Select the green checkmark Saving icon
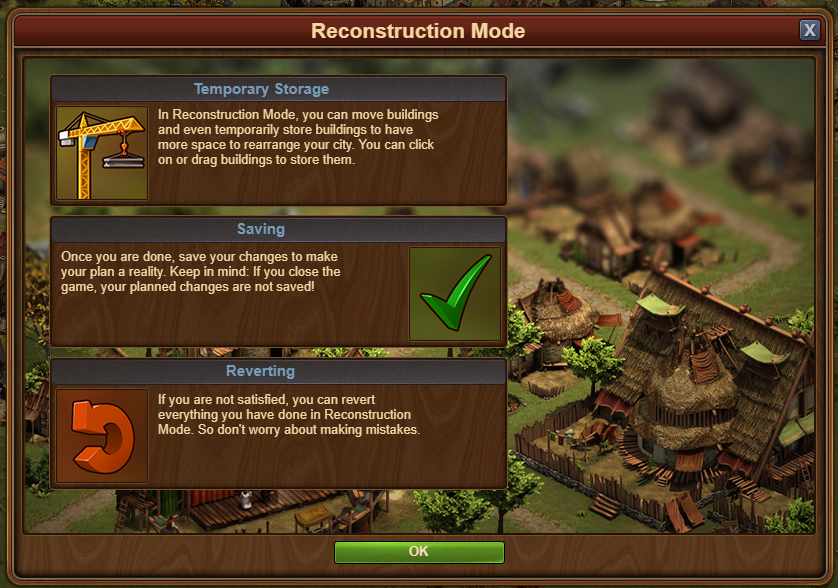838x588 pixels. pyautogui.click(x=455, y=294)
